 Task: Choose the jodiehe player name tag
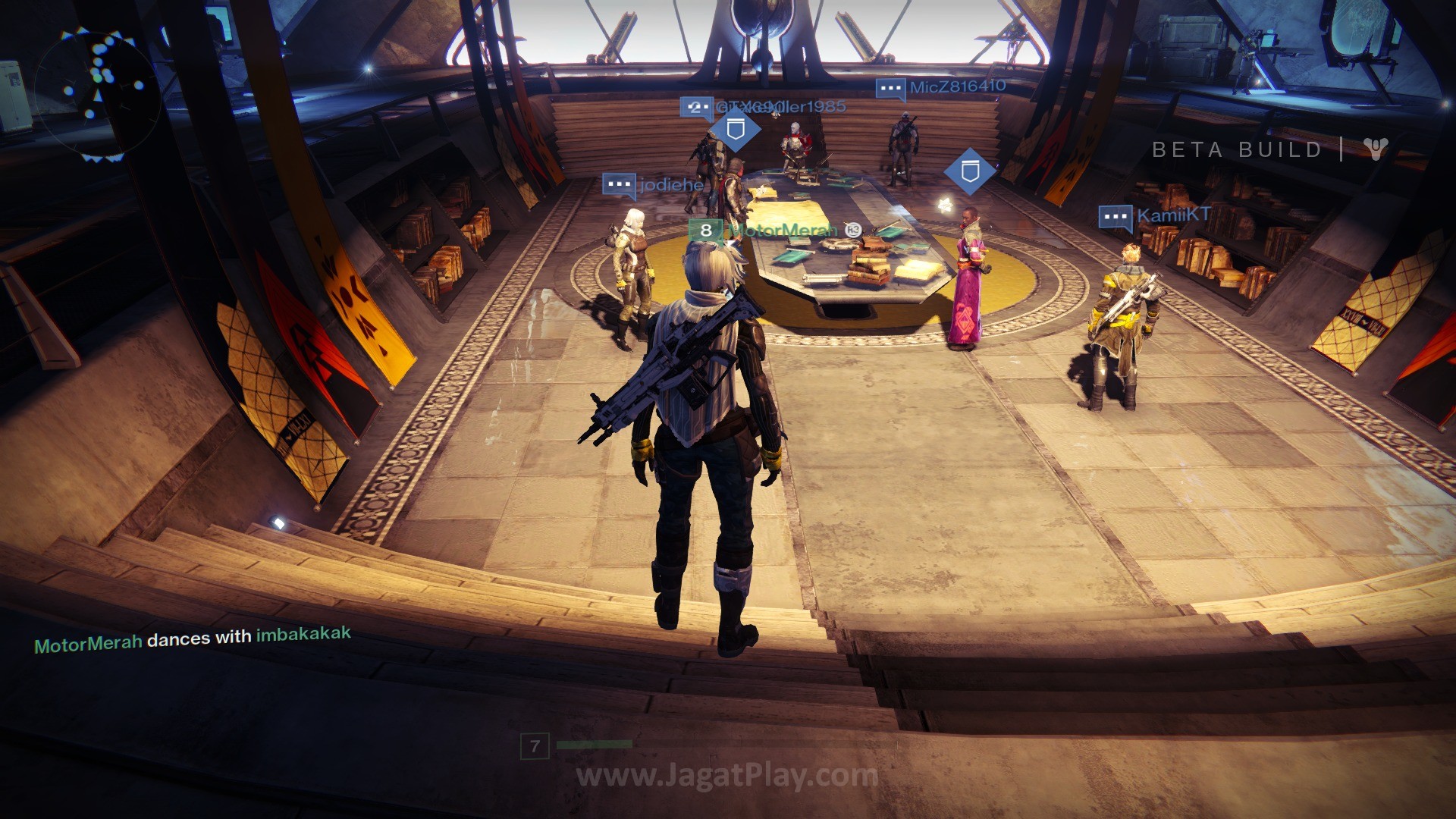[x=670, y=184]
